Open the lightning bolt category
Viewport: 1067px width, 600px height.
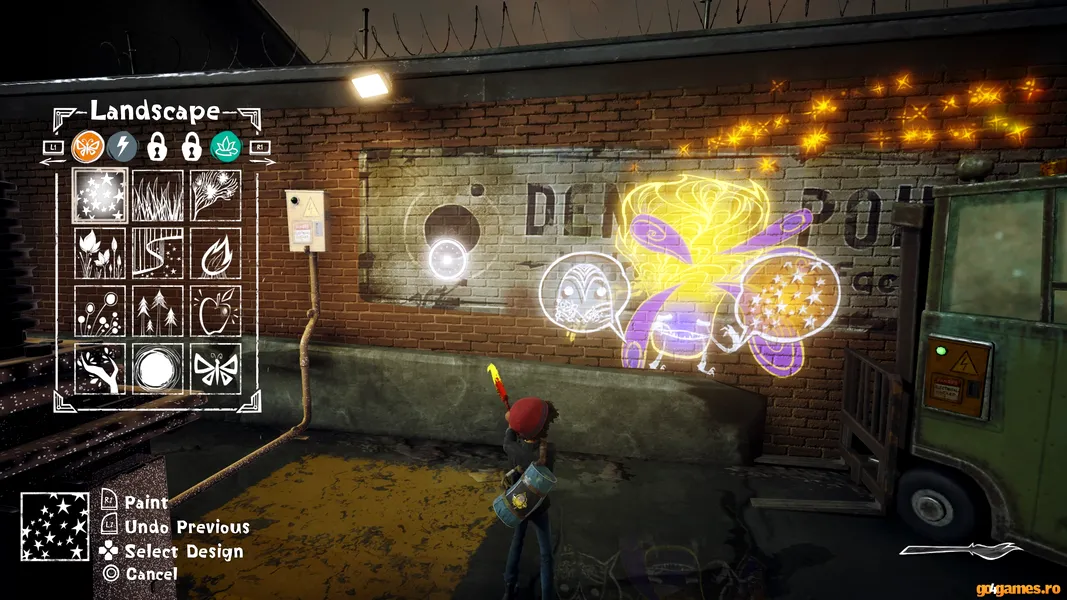[x=122, y=147]
